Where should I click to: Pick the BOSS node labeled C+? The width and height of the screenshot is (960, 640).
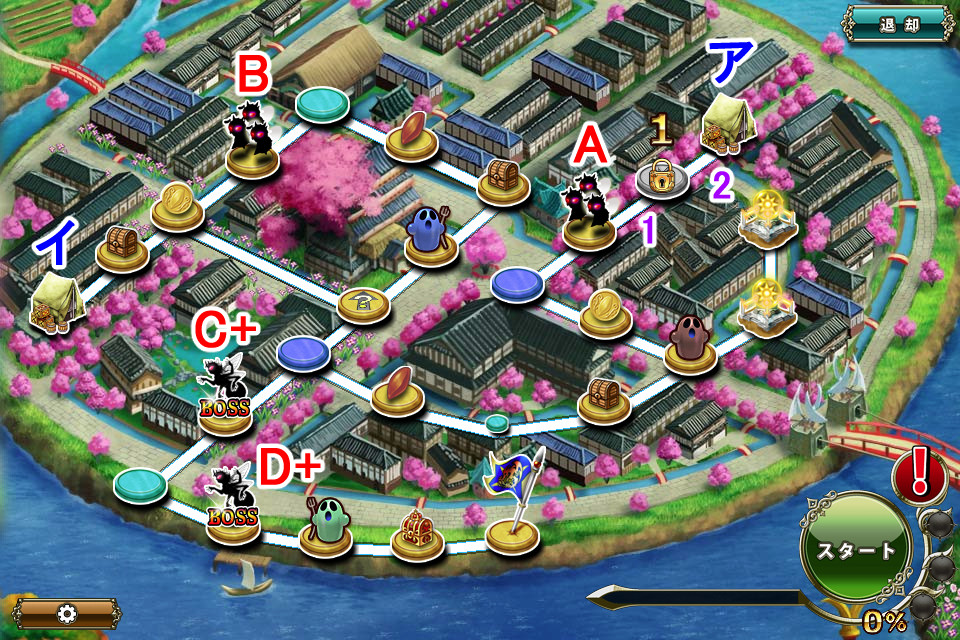point(225,399)
